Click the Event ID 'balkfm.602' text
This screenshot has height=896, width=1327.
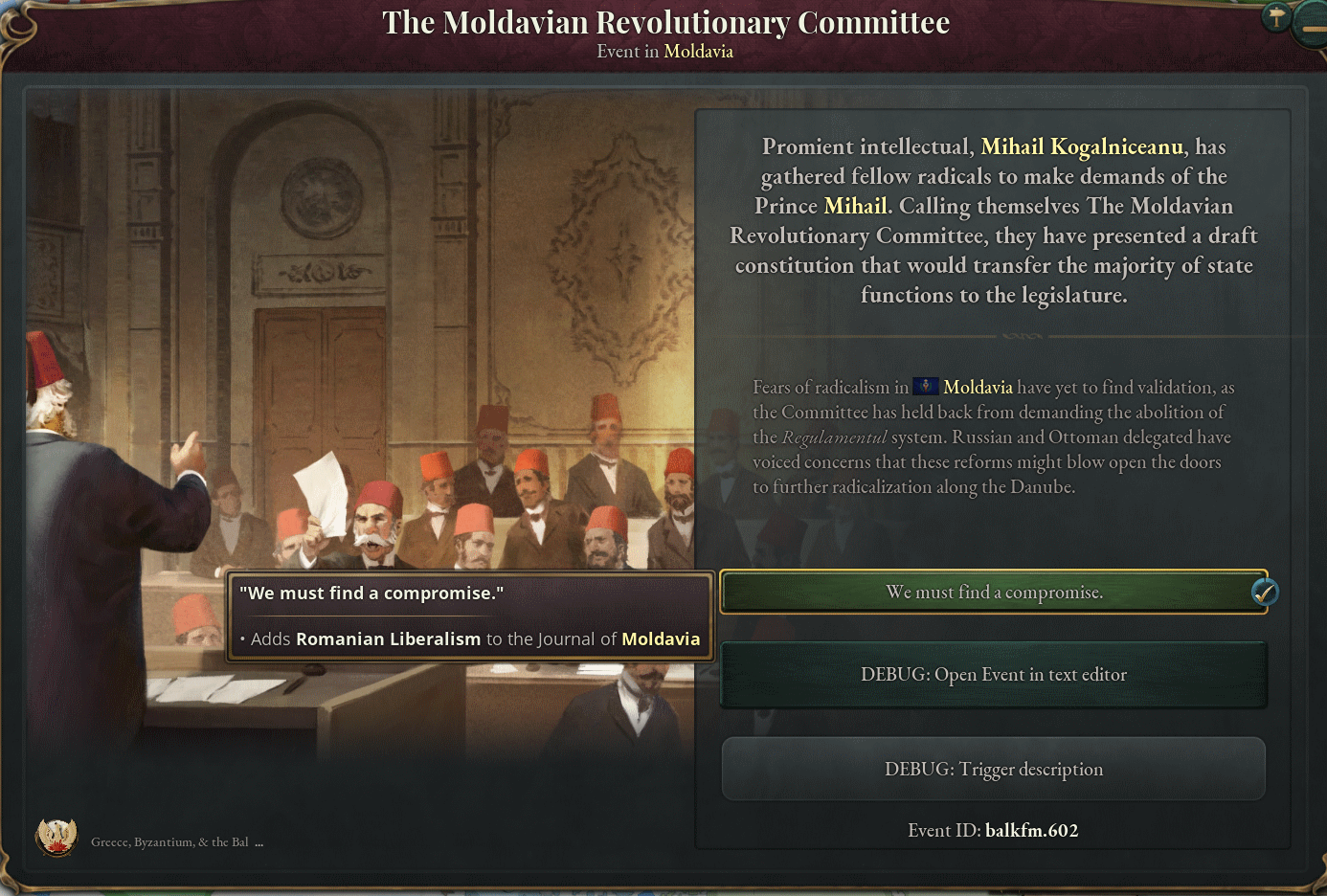(1033, 830)
